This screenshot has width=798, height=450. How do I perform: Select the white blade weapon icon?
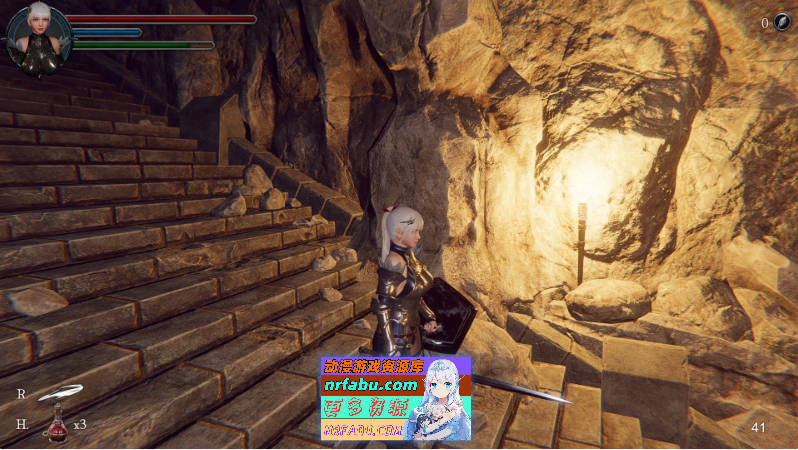click(56, 393)
